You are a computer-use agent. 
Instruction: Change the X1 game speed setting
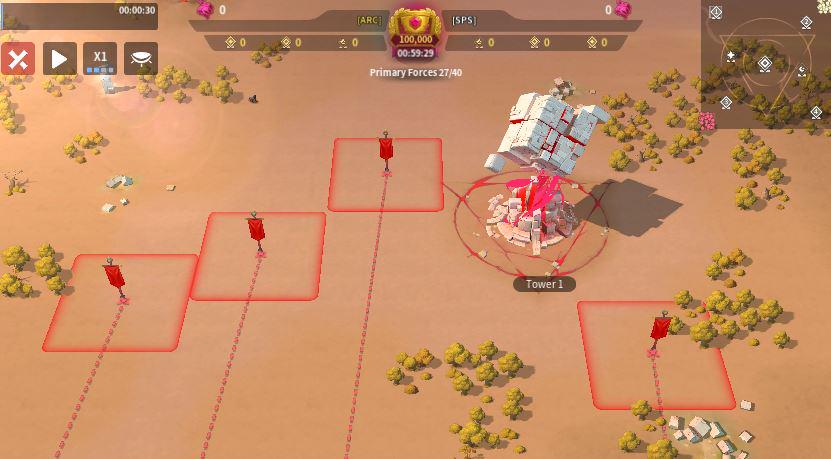pos(99,58)
